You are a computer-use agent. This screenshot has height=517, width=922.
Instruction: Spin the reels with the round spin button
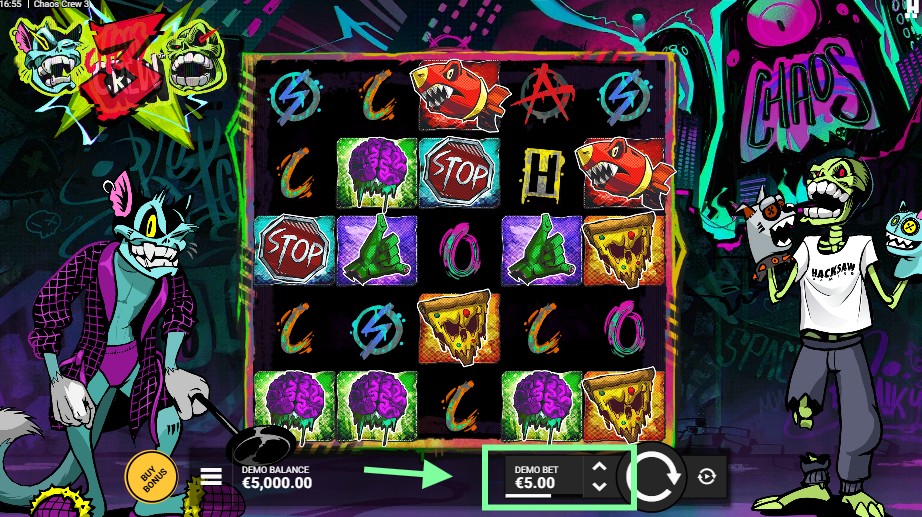pos(653,476)
